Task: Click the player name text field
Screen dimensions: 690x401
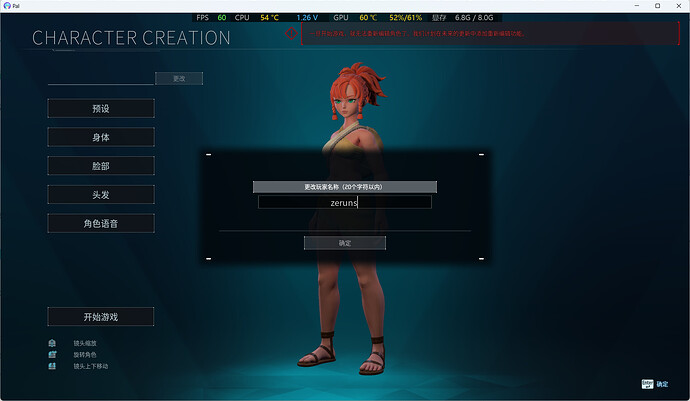Action: (345, 202)
